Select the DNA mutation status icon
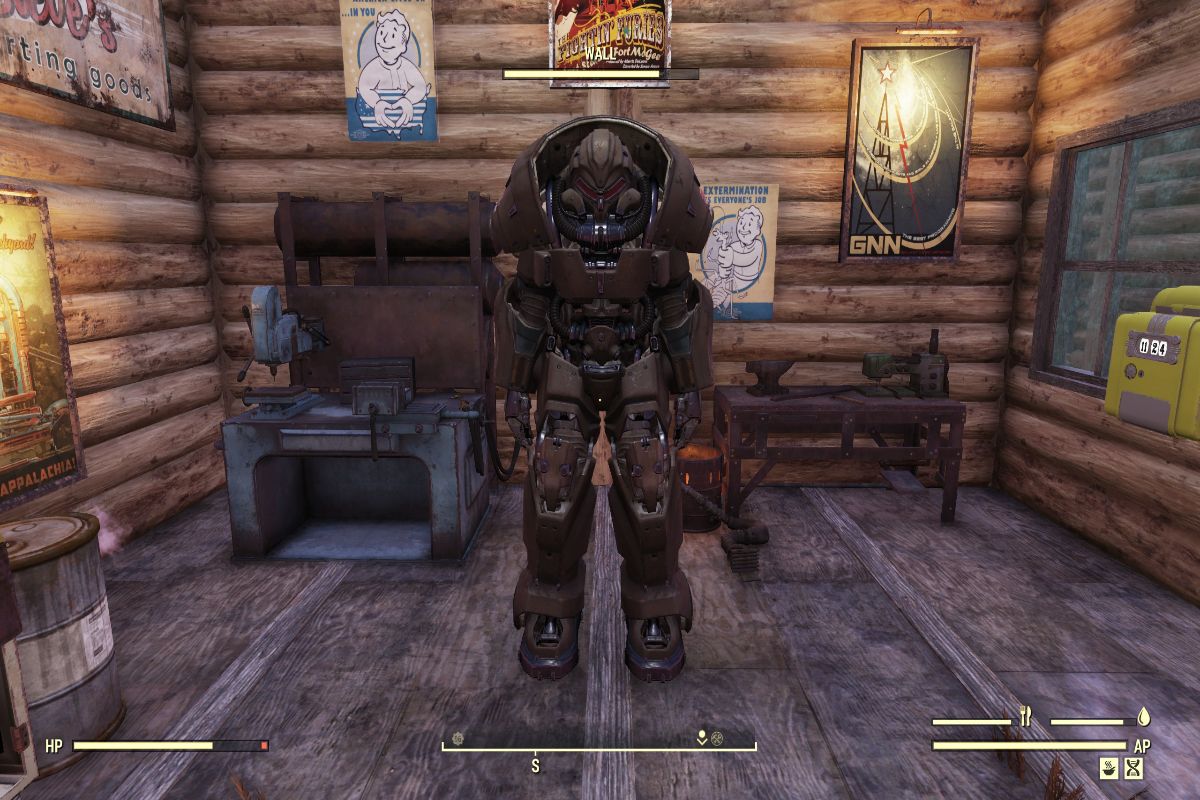The height and width of the screenshot is (800, 1200). 1134,768
